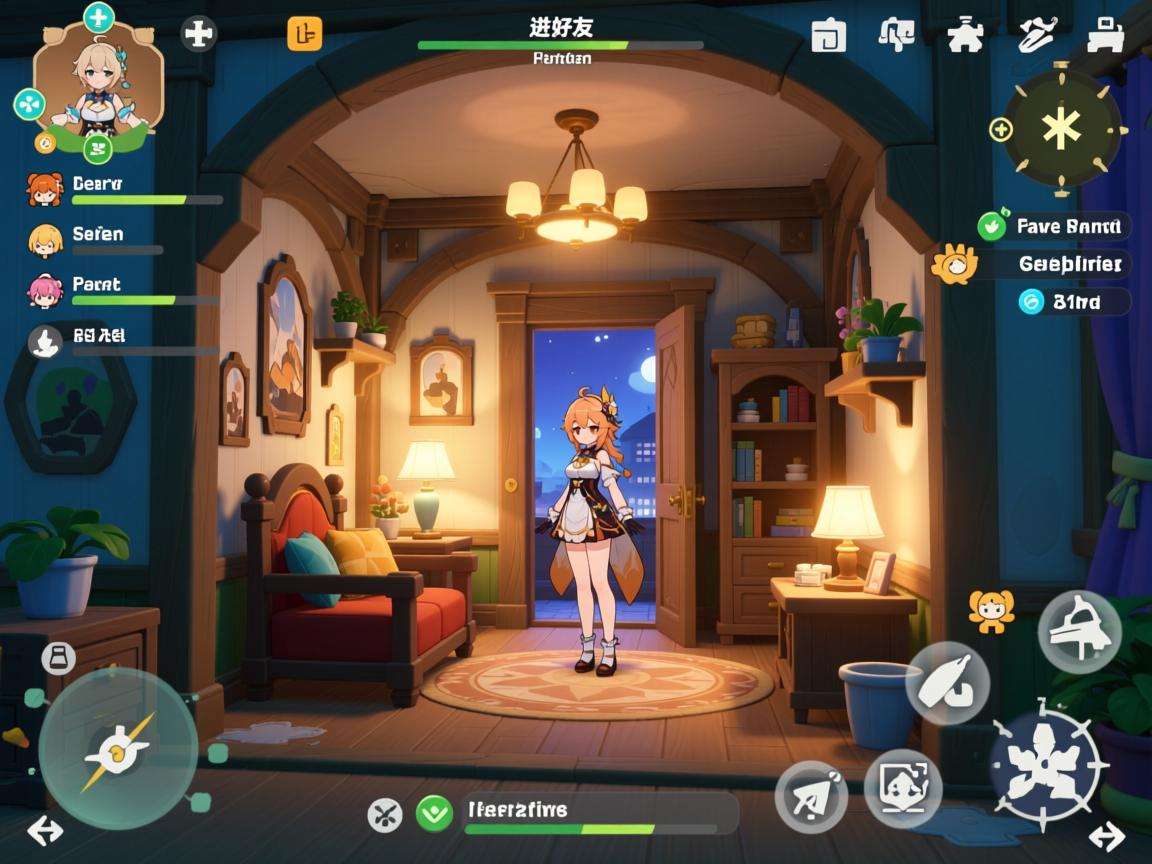Tap the teal plus above the portrait
This screenshot has height=864, width=1152.
click(98, 16)
